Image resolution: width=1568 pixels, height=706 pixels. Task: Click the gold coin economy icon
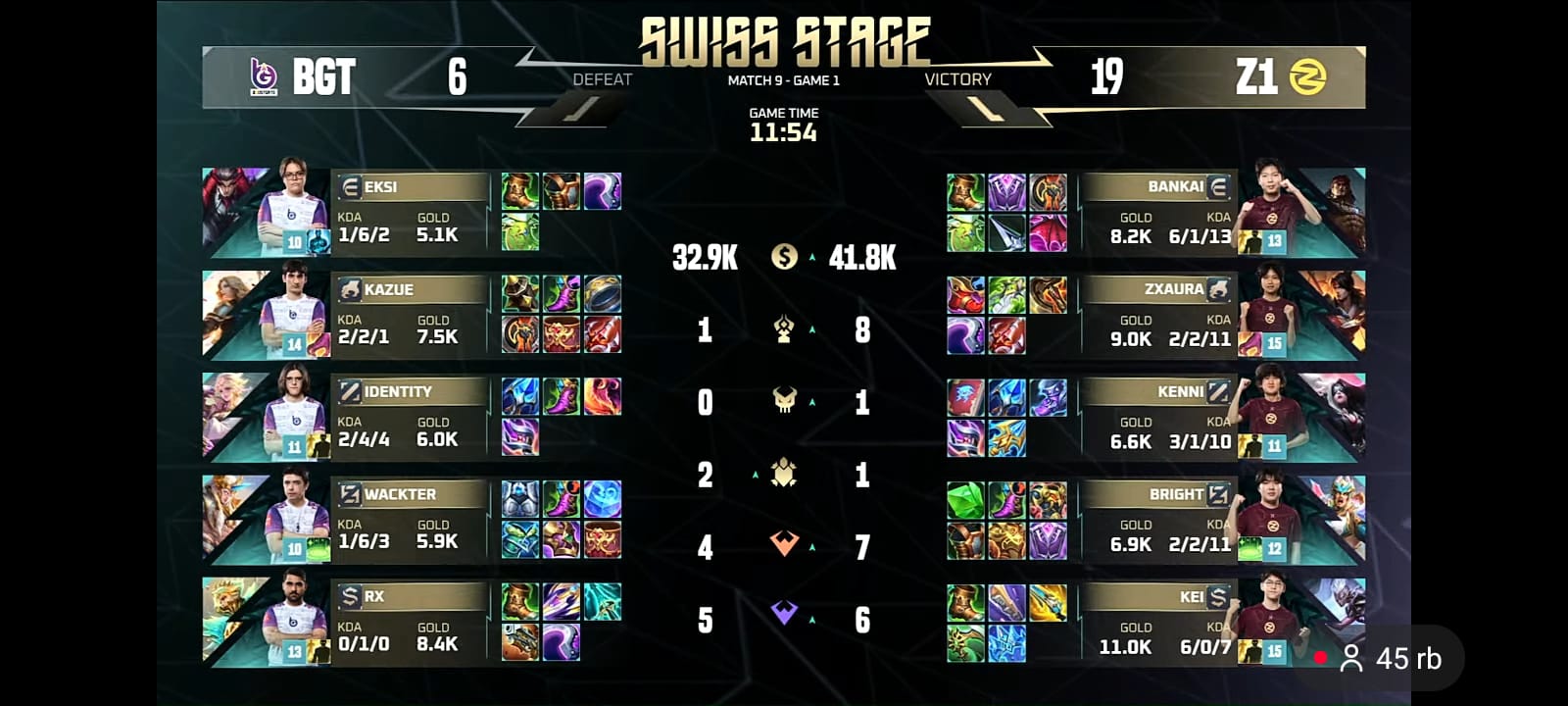[783, 259]
